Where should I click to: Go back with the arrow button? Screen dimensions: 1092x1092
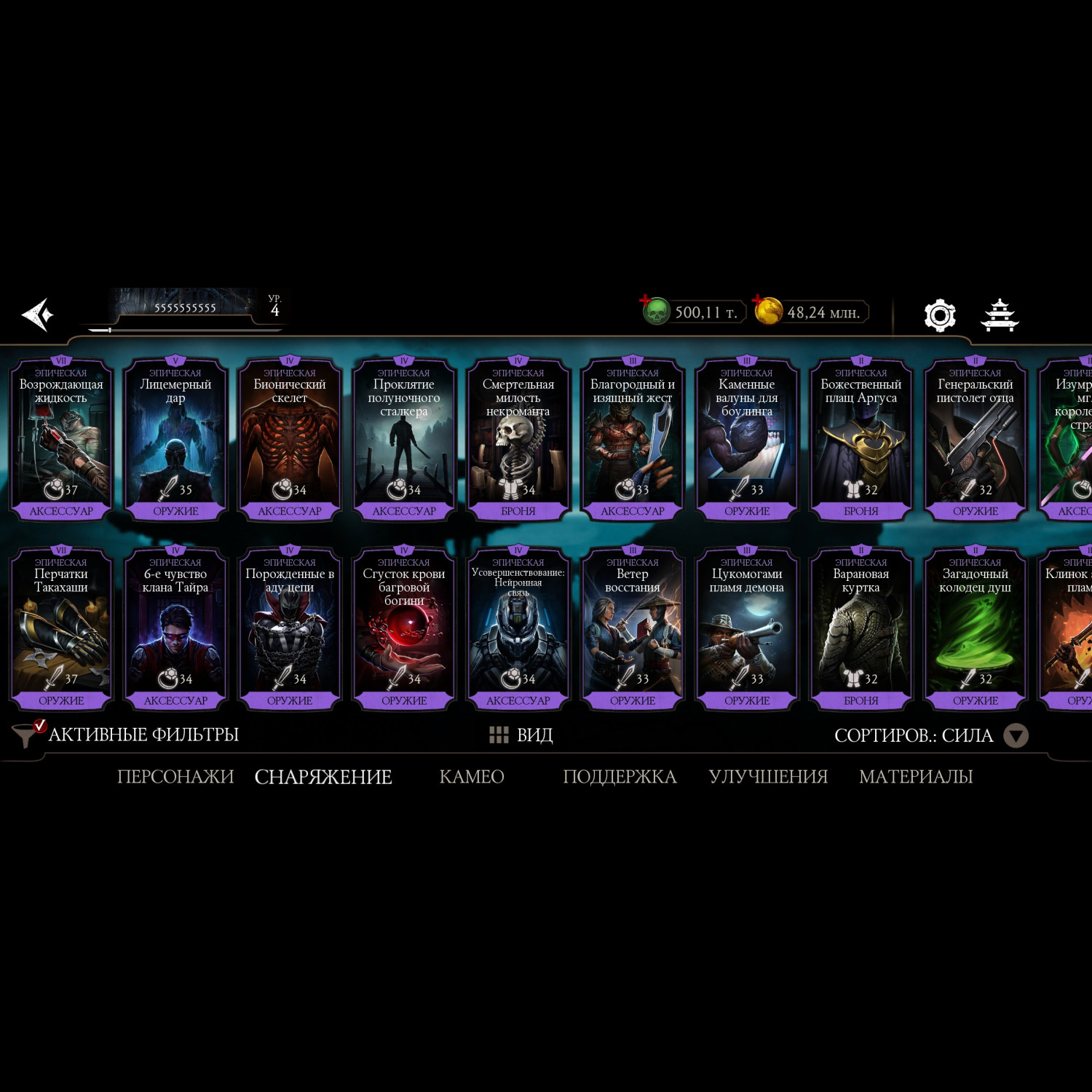click(38, 314)
